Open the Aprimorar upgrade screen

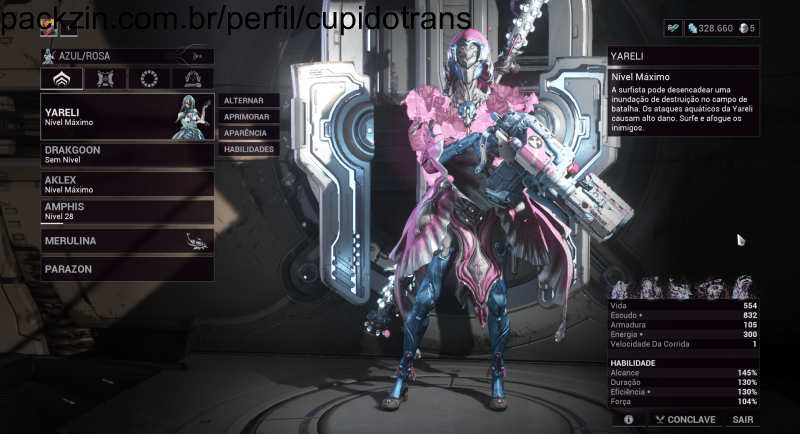click(247, 117)
